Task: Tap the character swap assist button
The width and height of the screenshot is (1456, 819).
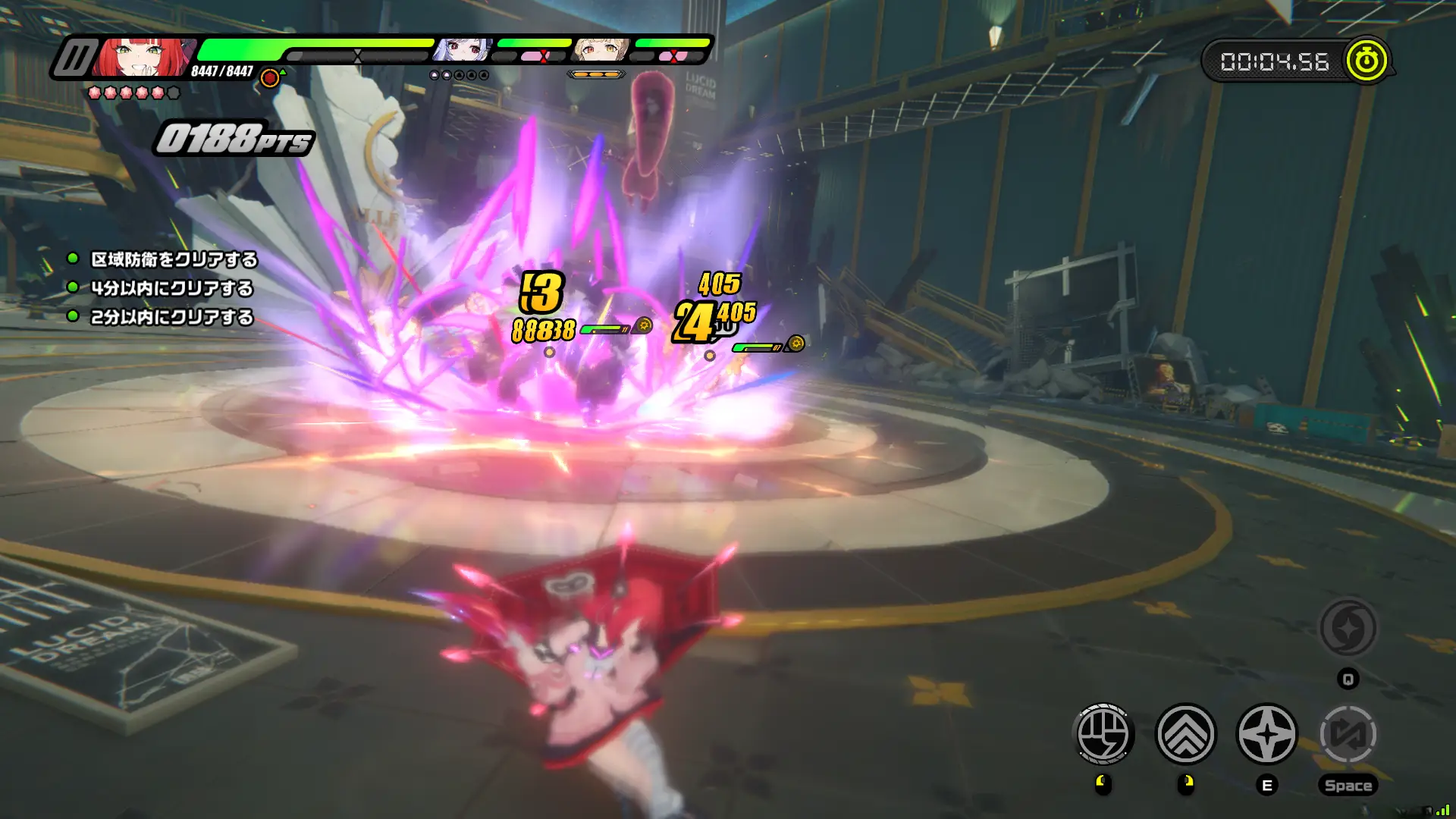Action: [x=1348, y=733]
